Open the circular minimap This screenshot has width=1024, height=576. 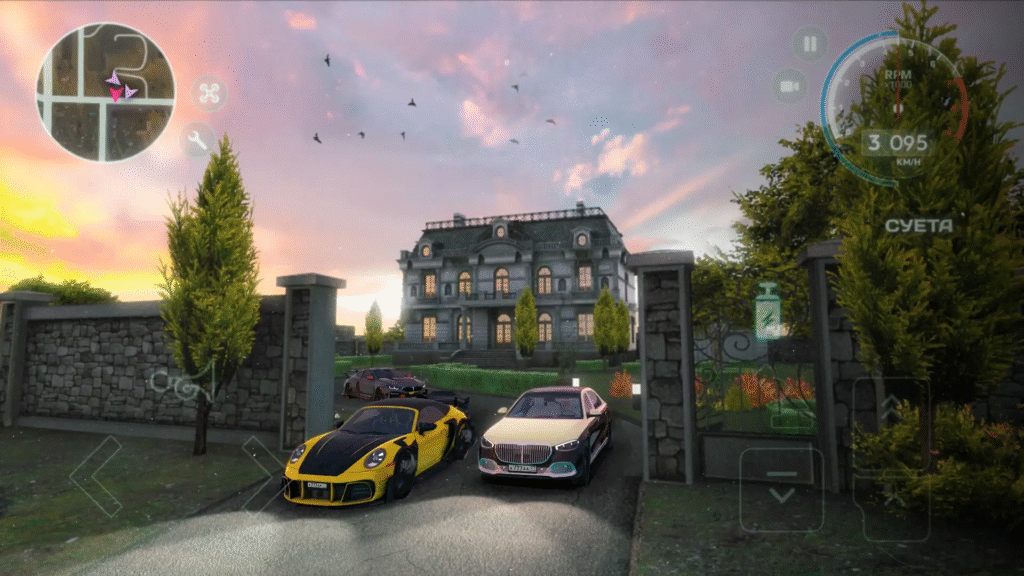click(105, 92)
